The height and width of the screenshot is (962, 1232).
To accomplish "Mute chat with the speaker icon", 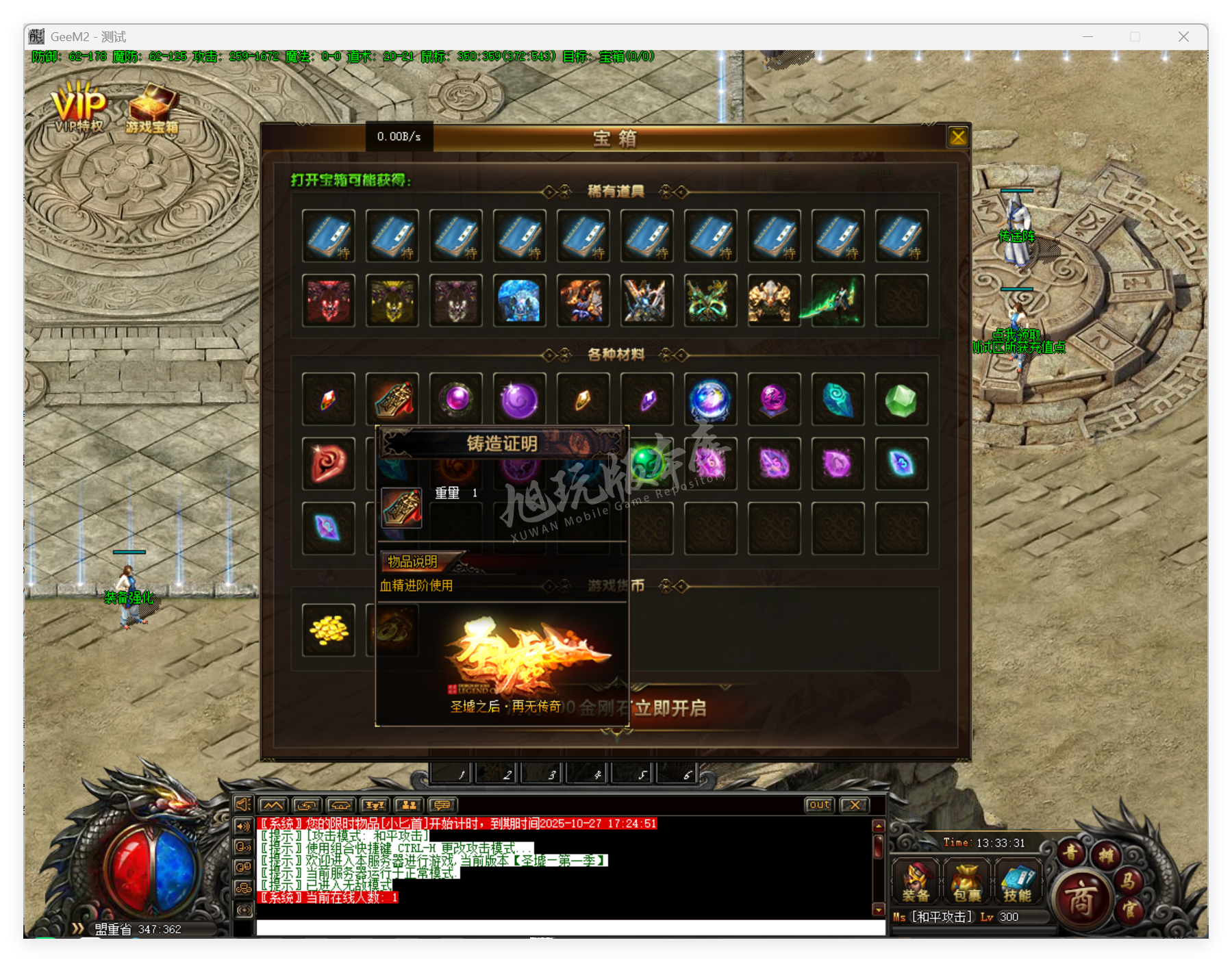I will click(x=242, y=805).
